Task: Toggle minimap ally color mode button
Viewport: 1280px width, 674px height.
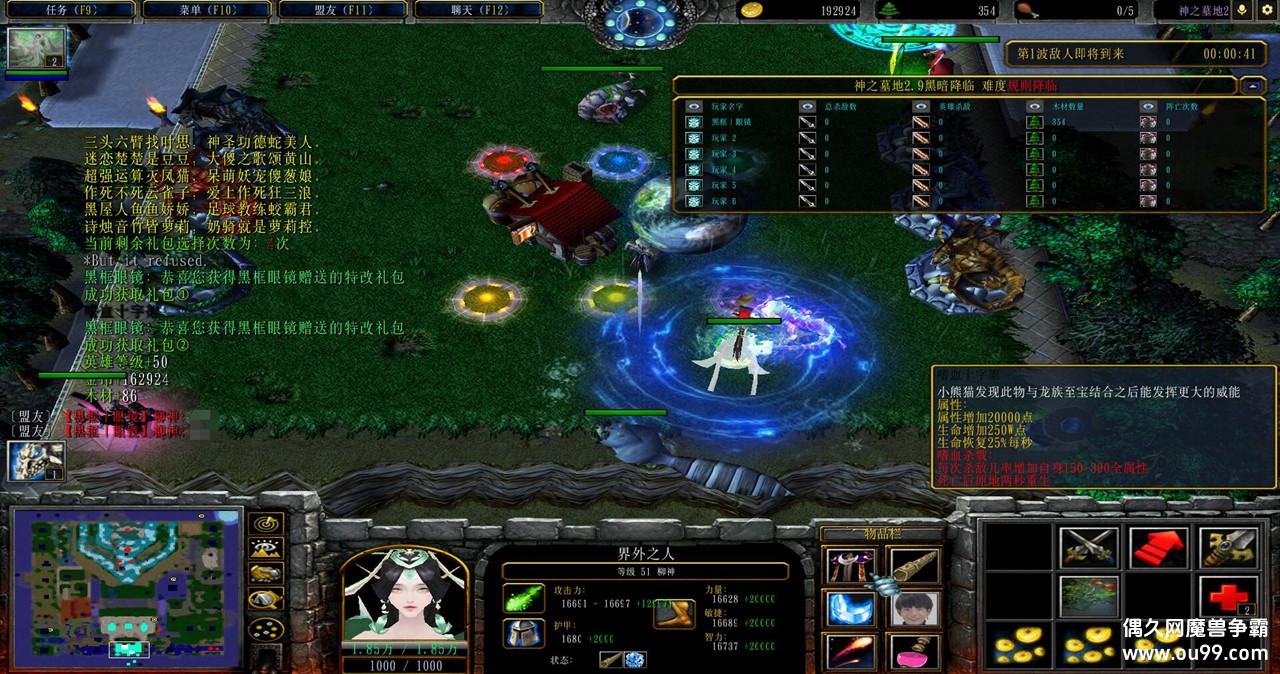Action: click(266, 574)
